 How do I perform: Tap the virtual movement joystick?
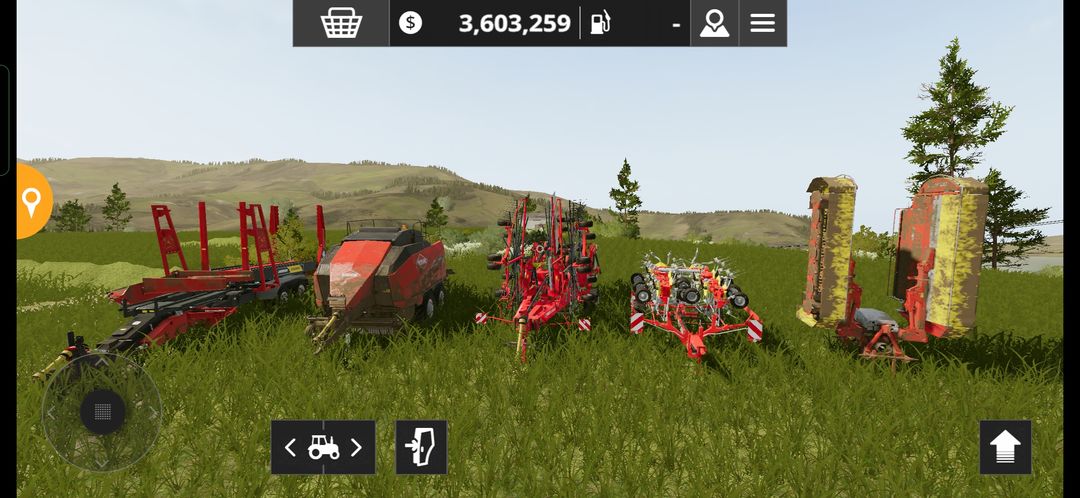(x=102, y=411)
